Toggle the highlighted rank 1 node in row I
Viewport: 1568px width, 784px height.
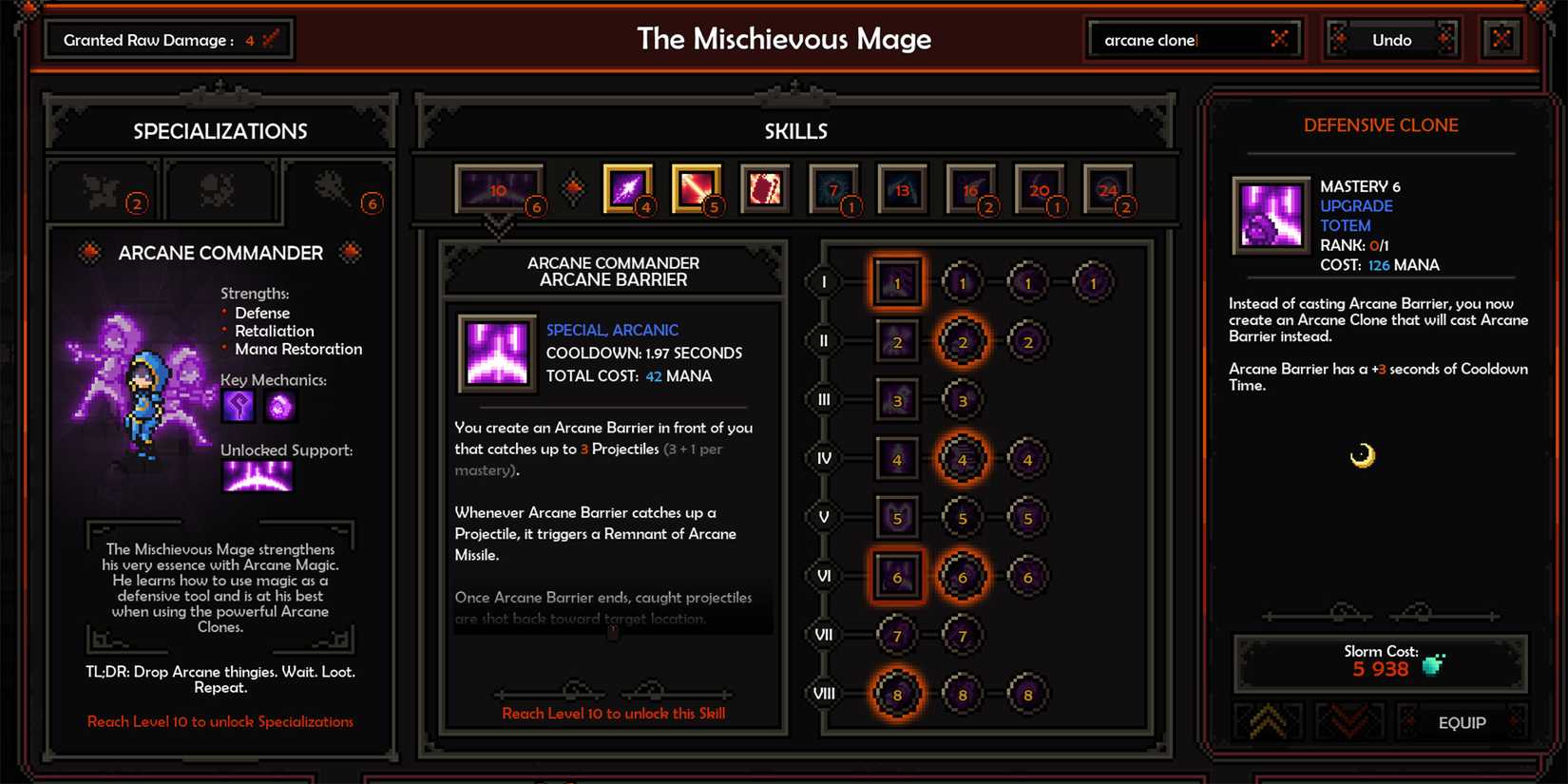tap(897, 281)
